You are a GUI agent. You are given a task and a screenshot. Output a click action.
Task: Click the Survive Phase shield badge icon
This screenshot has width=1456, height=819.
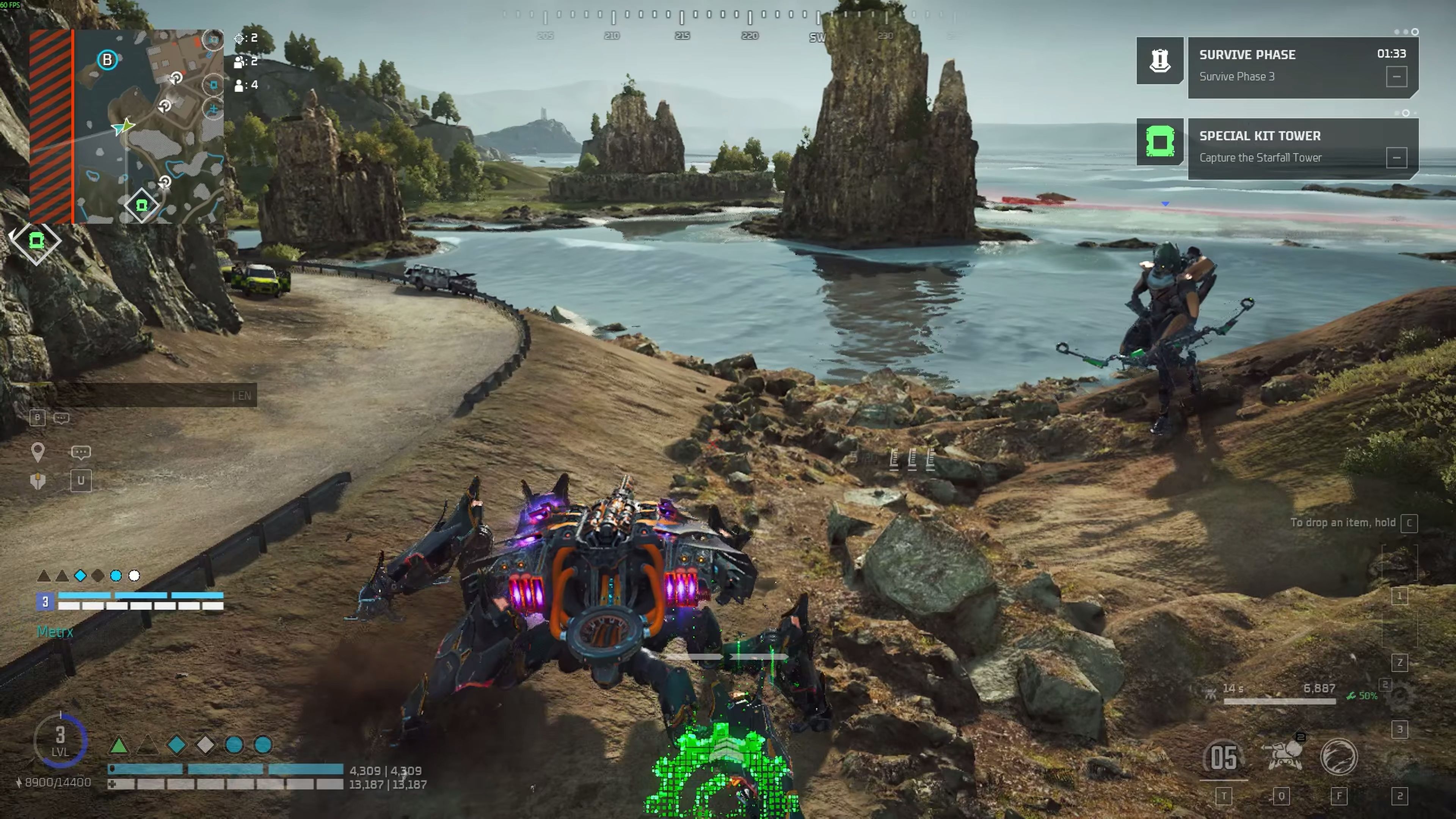click(x=1159, y=61)
